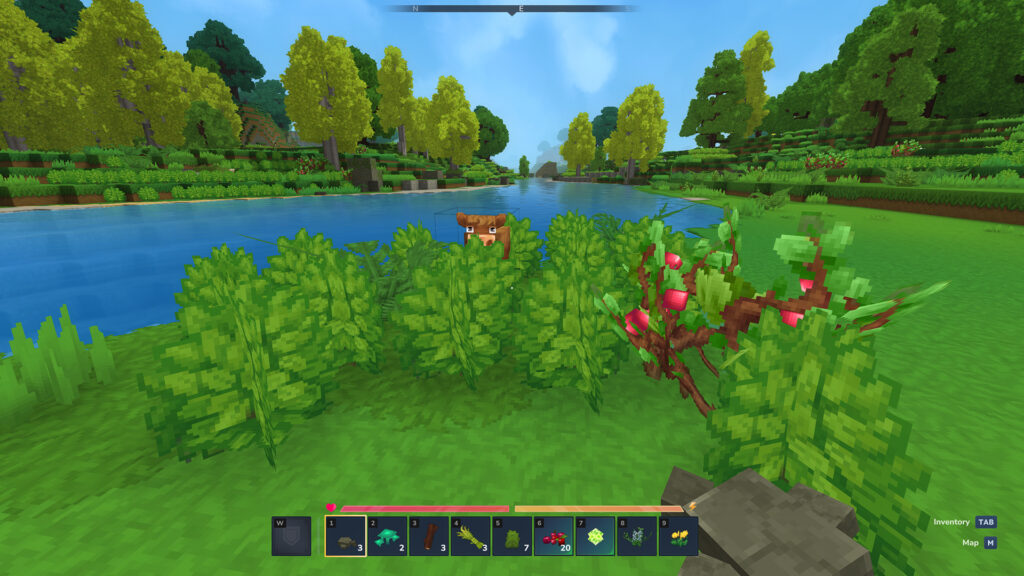Select the glowing green crystal slot
The height and width of the screenshot is (576, 1024).
595,537
